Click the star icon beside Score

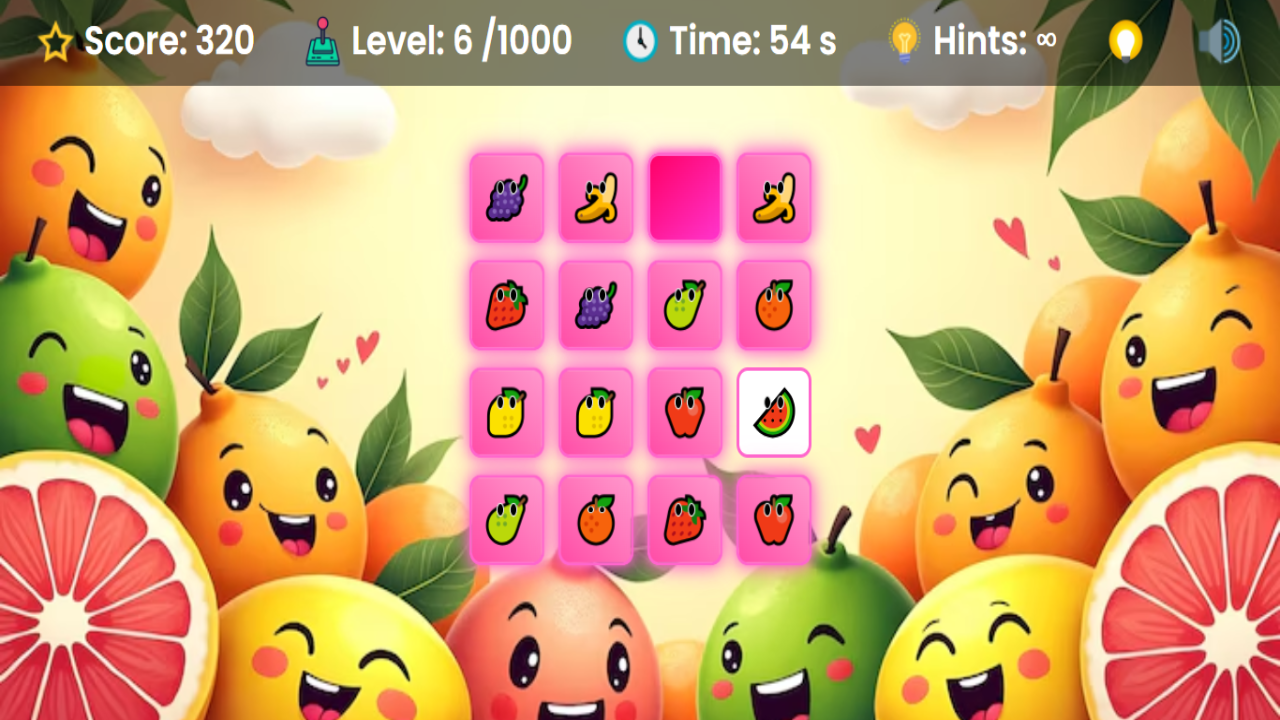(53, 41)
